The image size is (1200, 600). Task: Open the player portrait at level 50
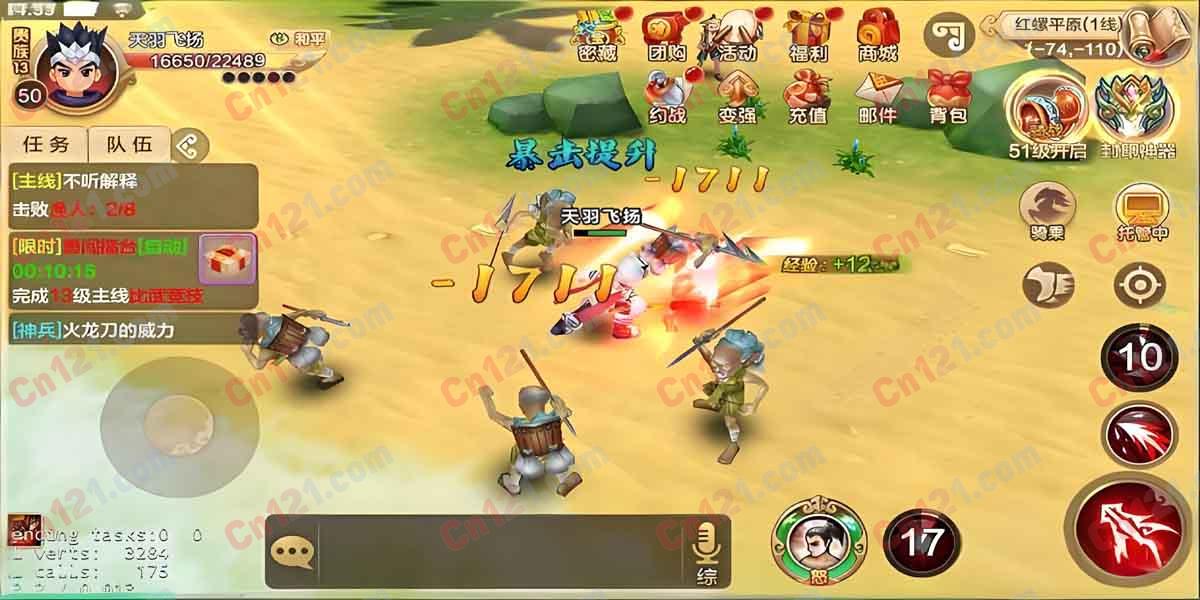click(76, 62)
